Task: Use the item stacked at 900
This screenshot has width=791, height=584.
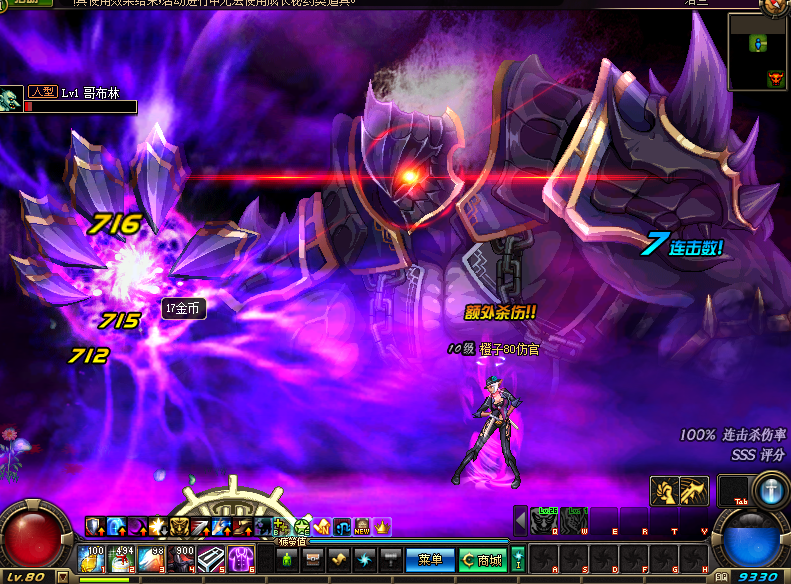Action: pyautogui.click(x=183, y=558)
